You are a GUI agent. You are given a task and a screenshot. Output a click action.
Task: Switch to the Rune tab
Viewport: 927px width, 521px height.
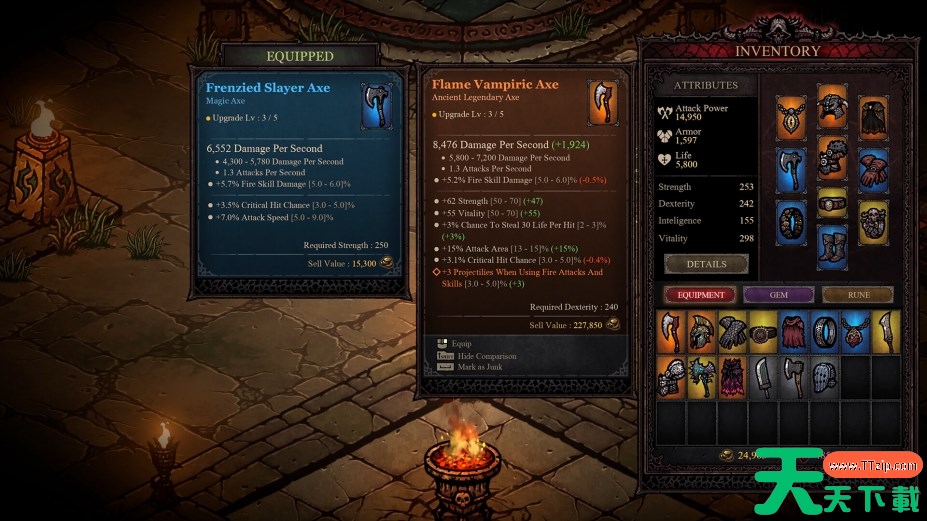pyautogui.click(x=858, y=295)
